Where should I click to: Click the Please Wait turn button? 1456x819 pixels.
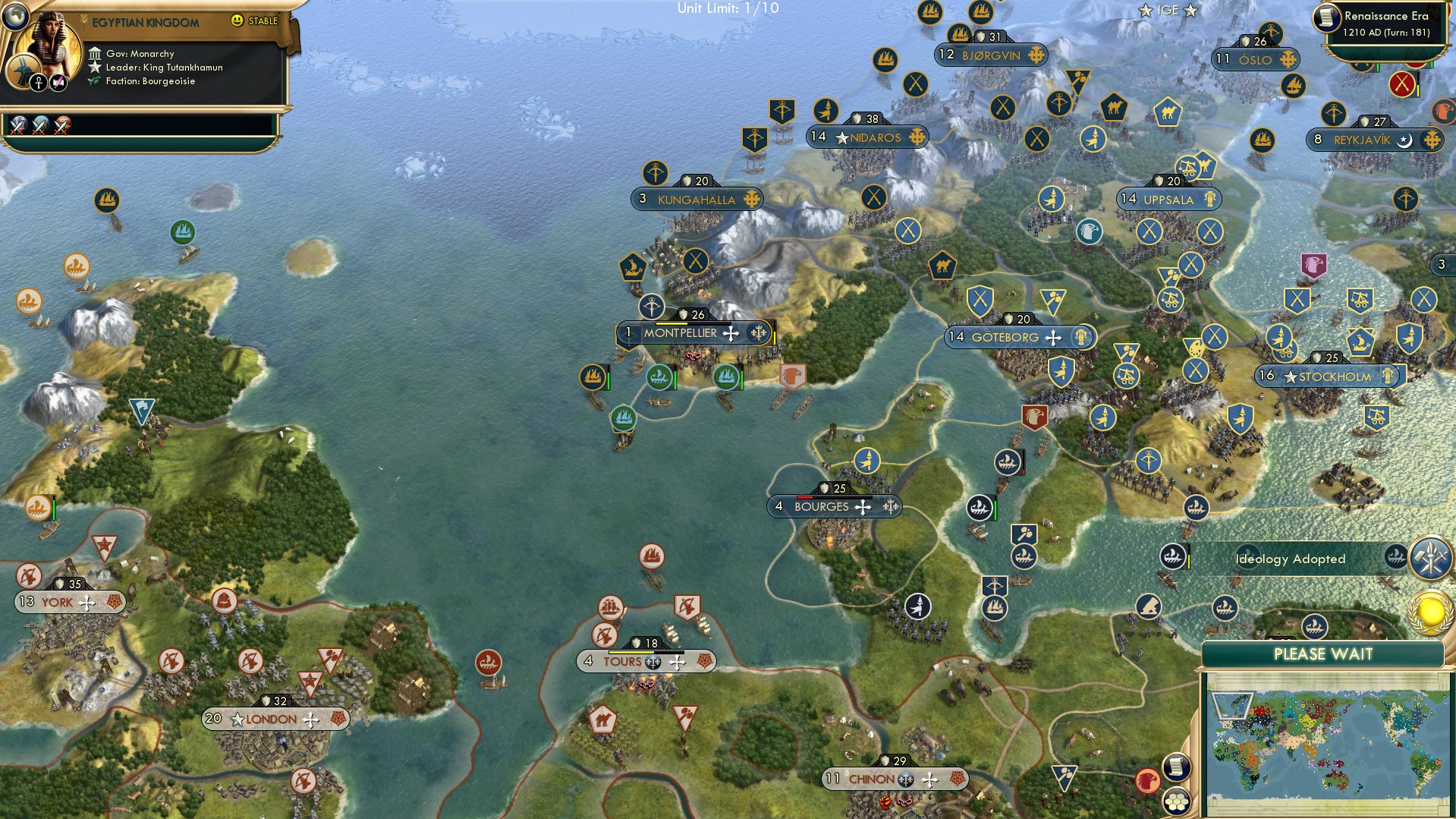point(1322,654)
